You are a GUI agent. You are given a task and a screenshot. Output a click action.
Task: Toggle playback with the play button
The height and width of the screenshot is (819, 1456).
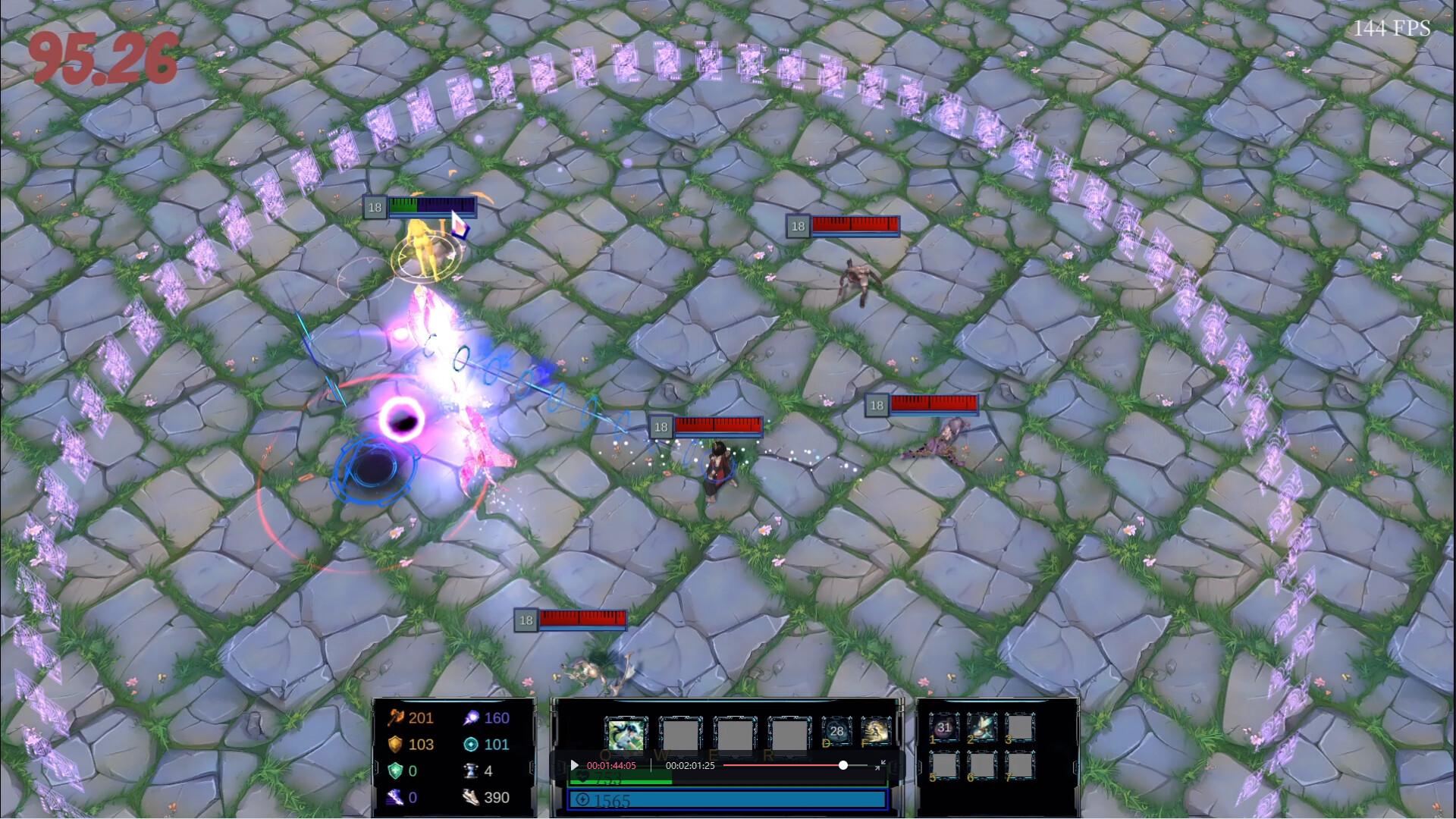click(574, 765)
